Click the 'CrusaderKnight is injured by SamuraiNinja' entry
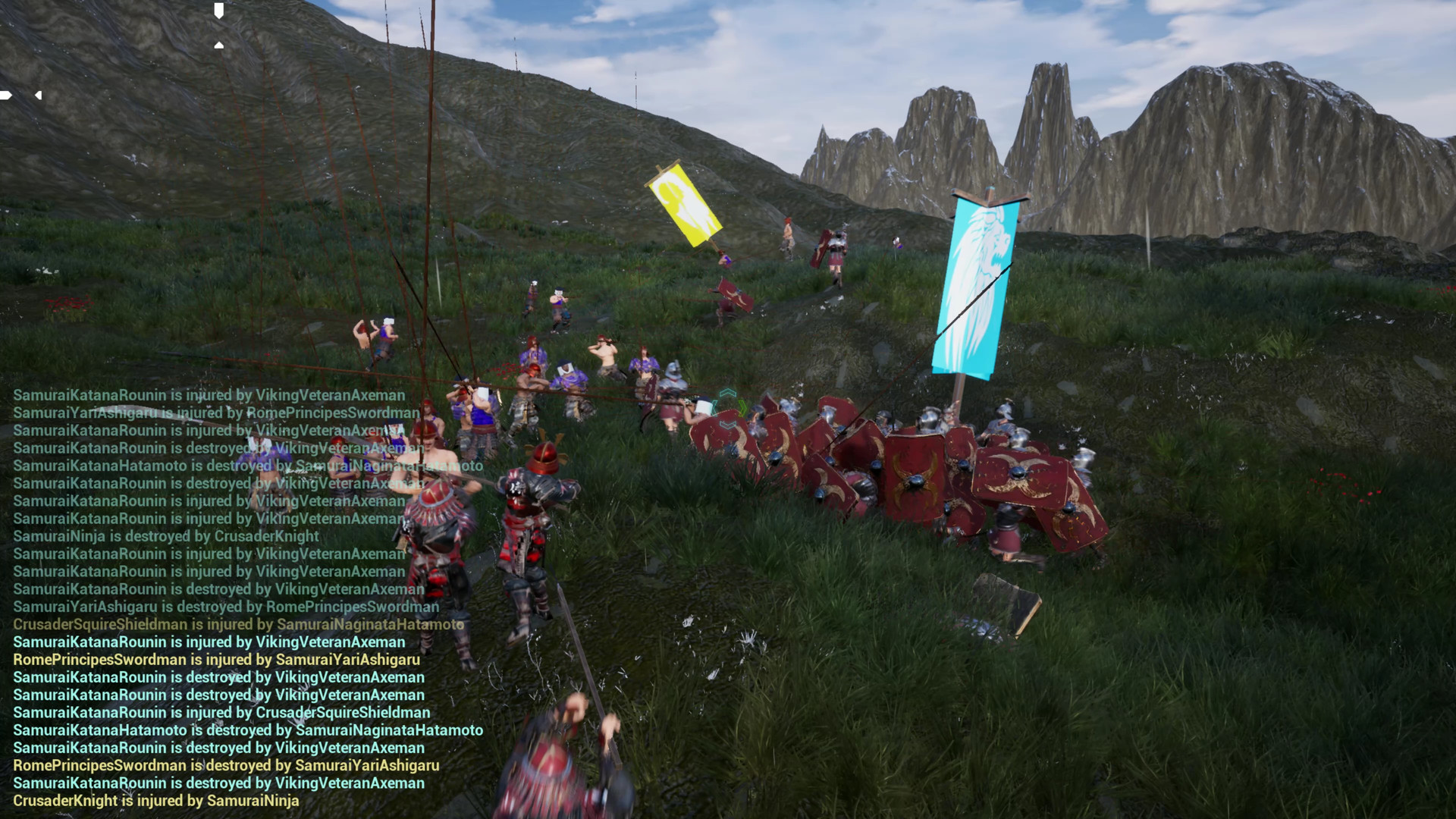This screenshot has height=819, width=1456. tap(154, 801)
